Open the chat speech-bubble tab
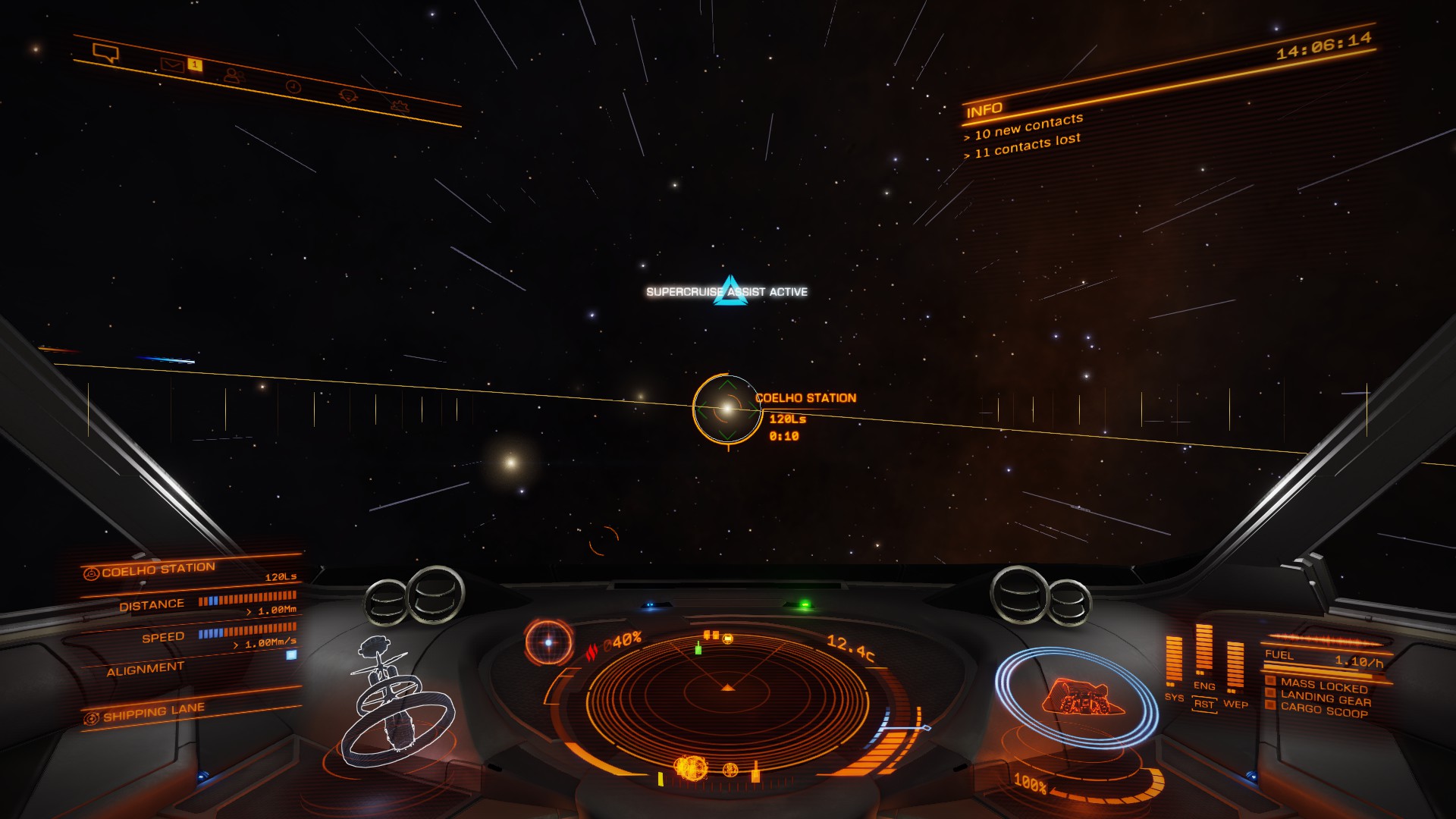The height and width of the screenshot is (819, 1456). (x=105, y=53)
